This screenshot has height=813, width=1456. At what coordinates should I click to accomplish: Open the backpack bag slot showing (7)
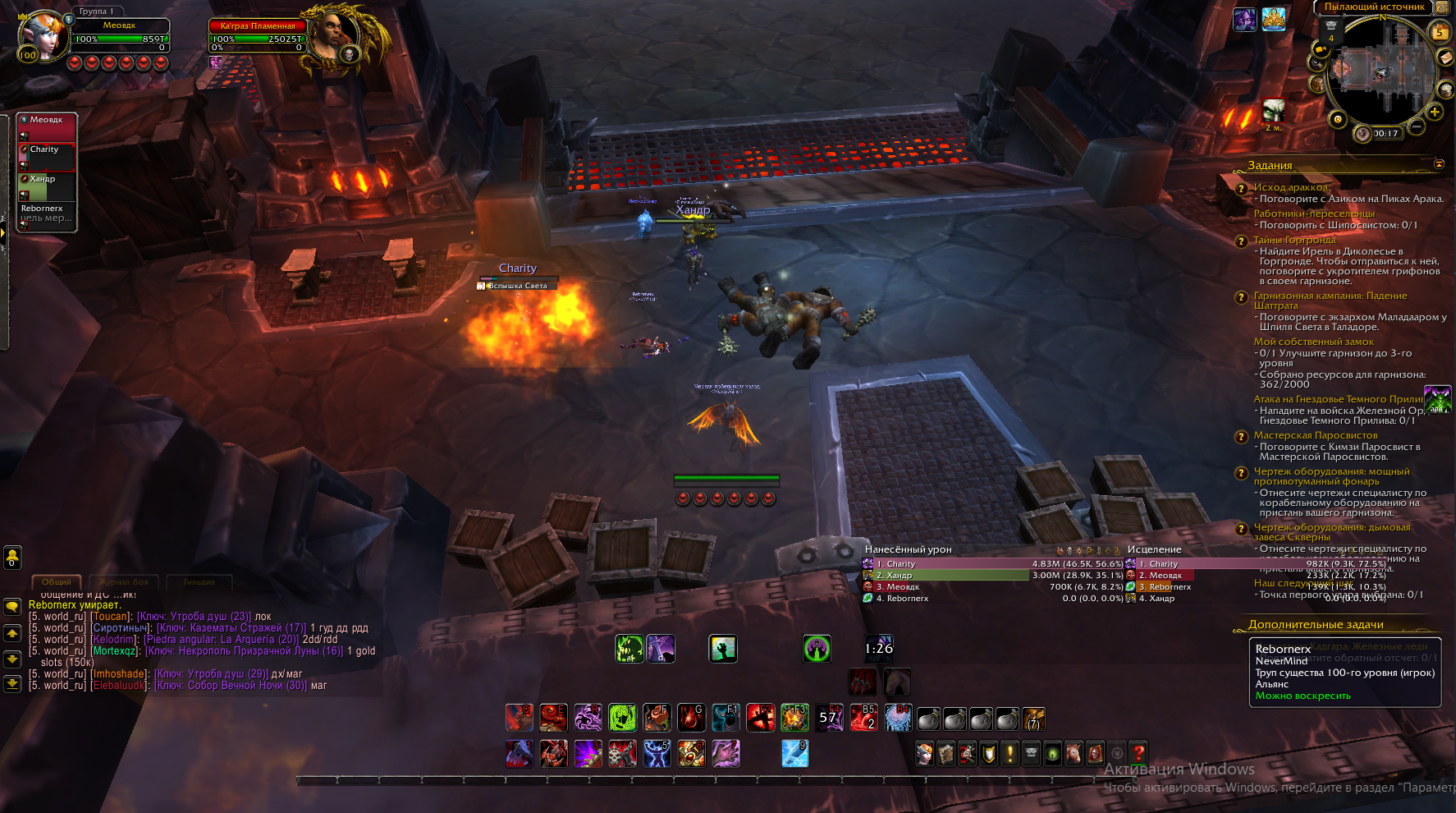pos(1033,719)
